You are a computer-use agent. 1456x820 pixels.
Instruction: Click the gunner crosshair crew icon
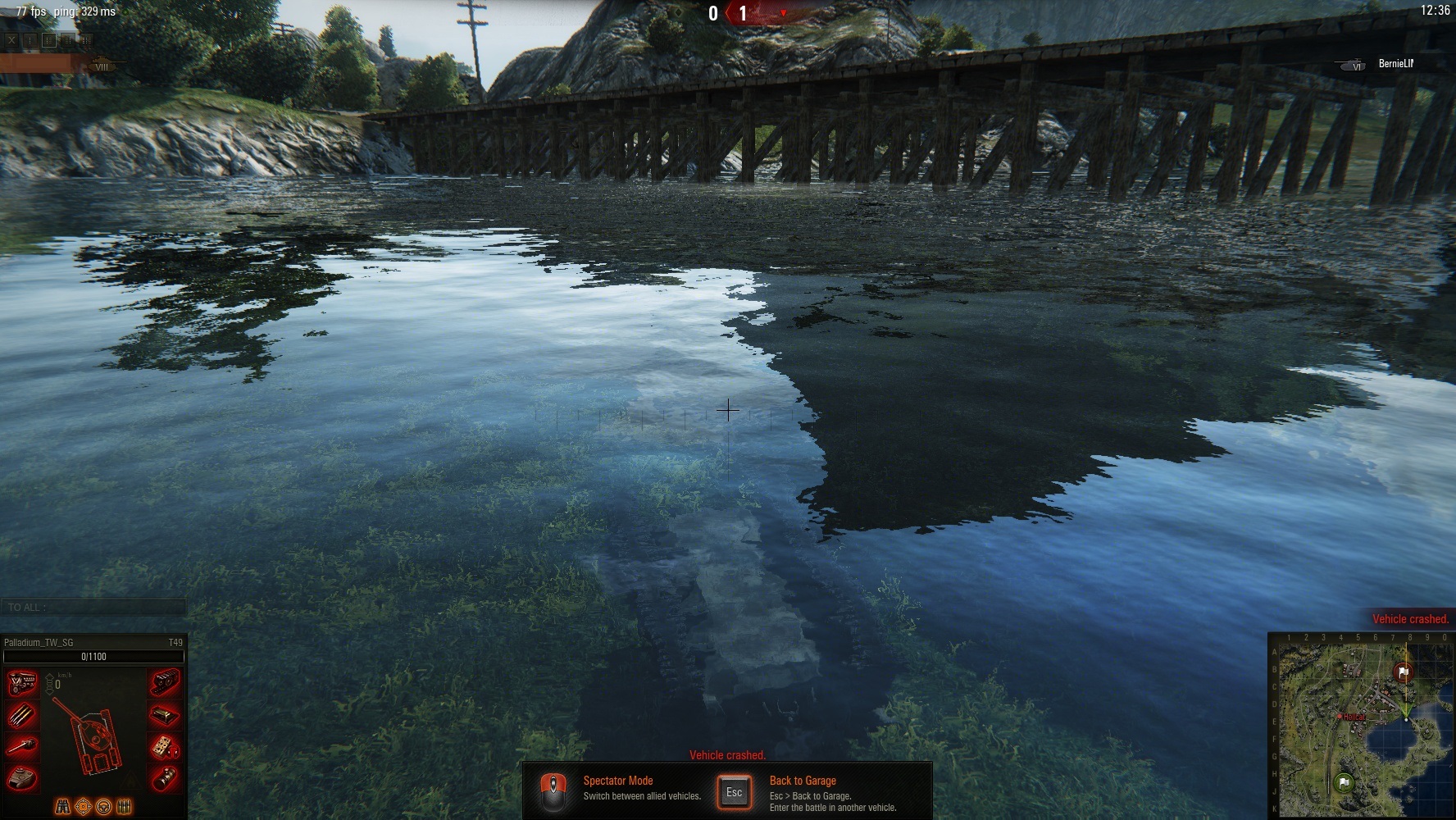[x=83, y=807]
